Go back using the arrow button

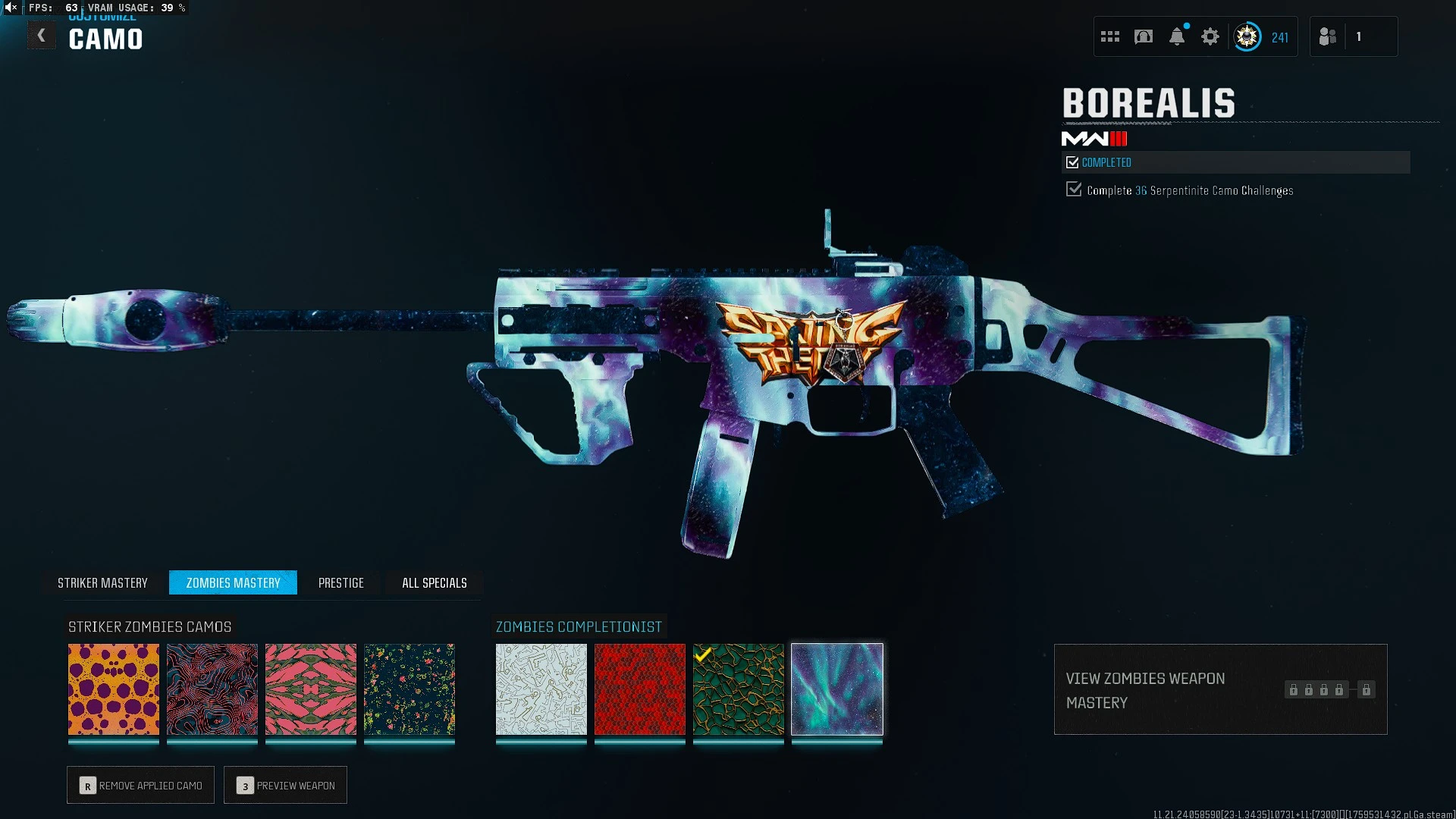tap(42, 36)
